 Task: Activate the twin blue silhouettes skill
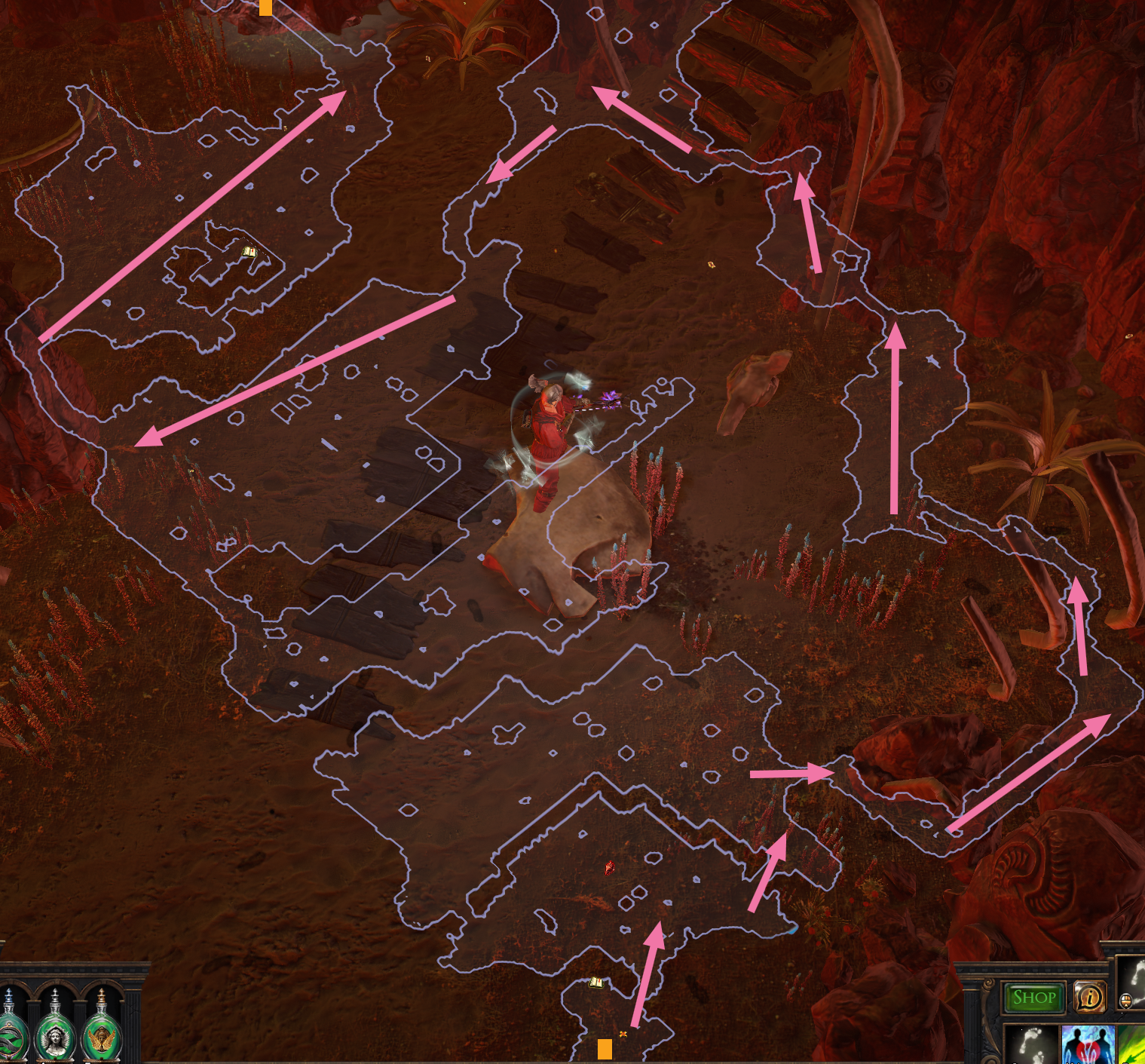tap(1088, 1044)
